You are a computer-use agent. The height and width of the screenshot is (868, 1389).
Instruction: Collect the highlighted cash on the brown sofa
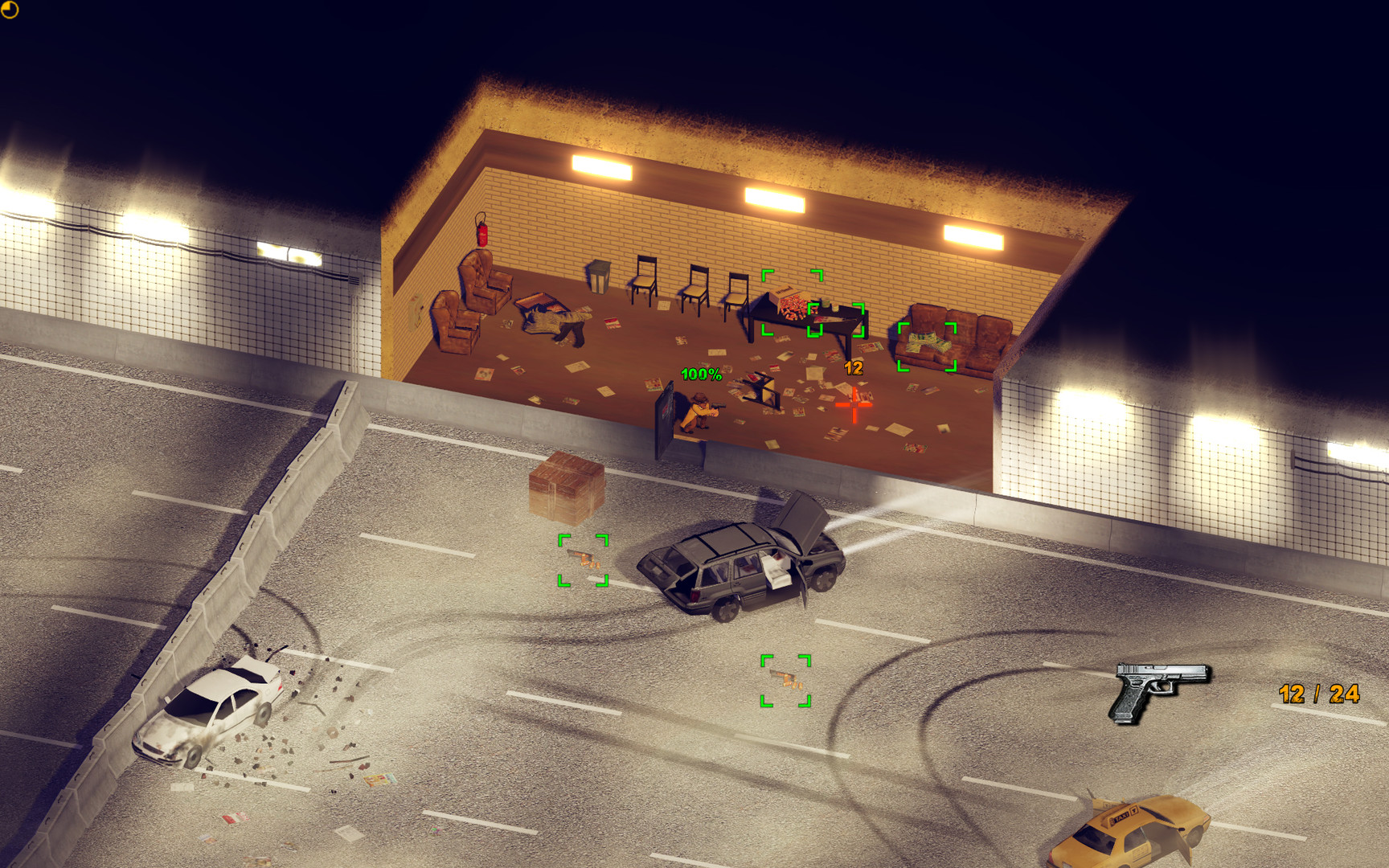click(927, 344)
